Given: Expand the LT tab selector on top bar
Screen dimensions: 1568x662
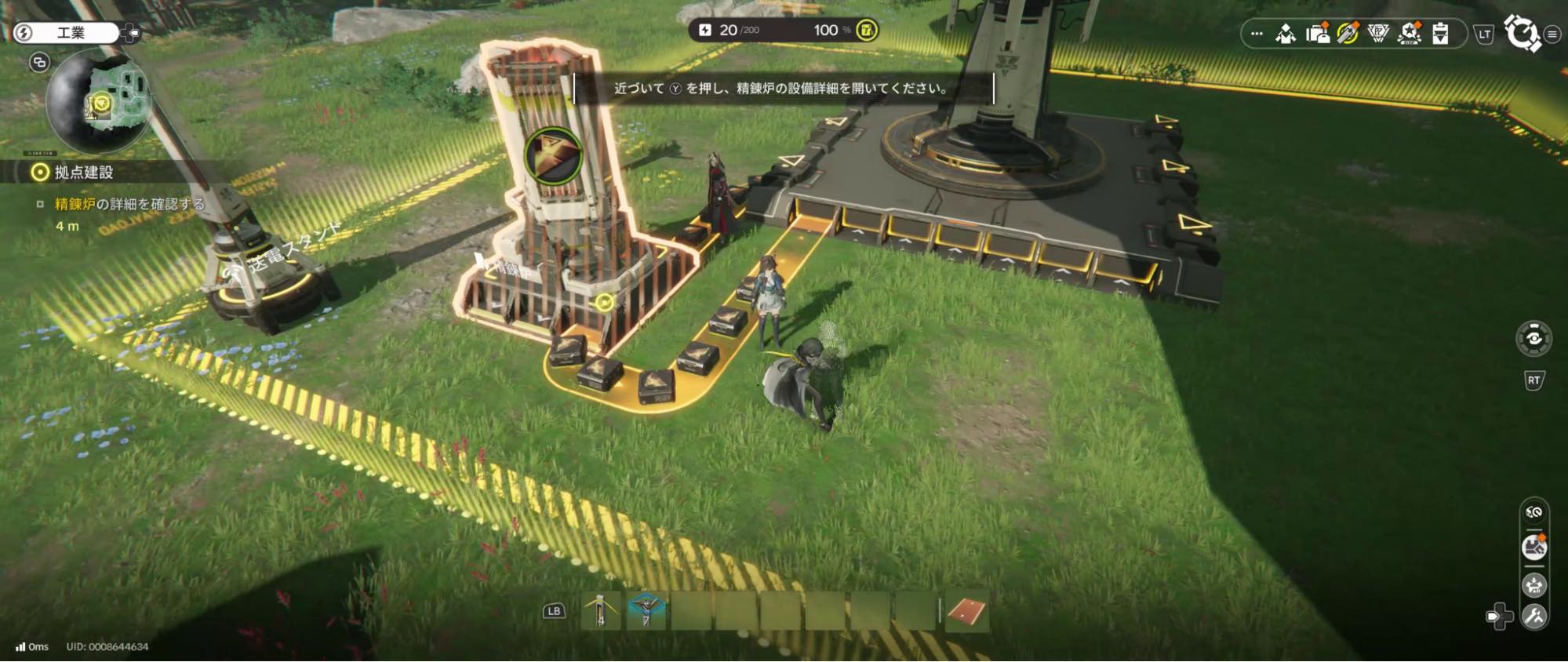Looking at the screenshot, I should point(1486,35).
